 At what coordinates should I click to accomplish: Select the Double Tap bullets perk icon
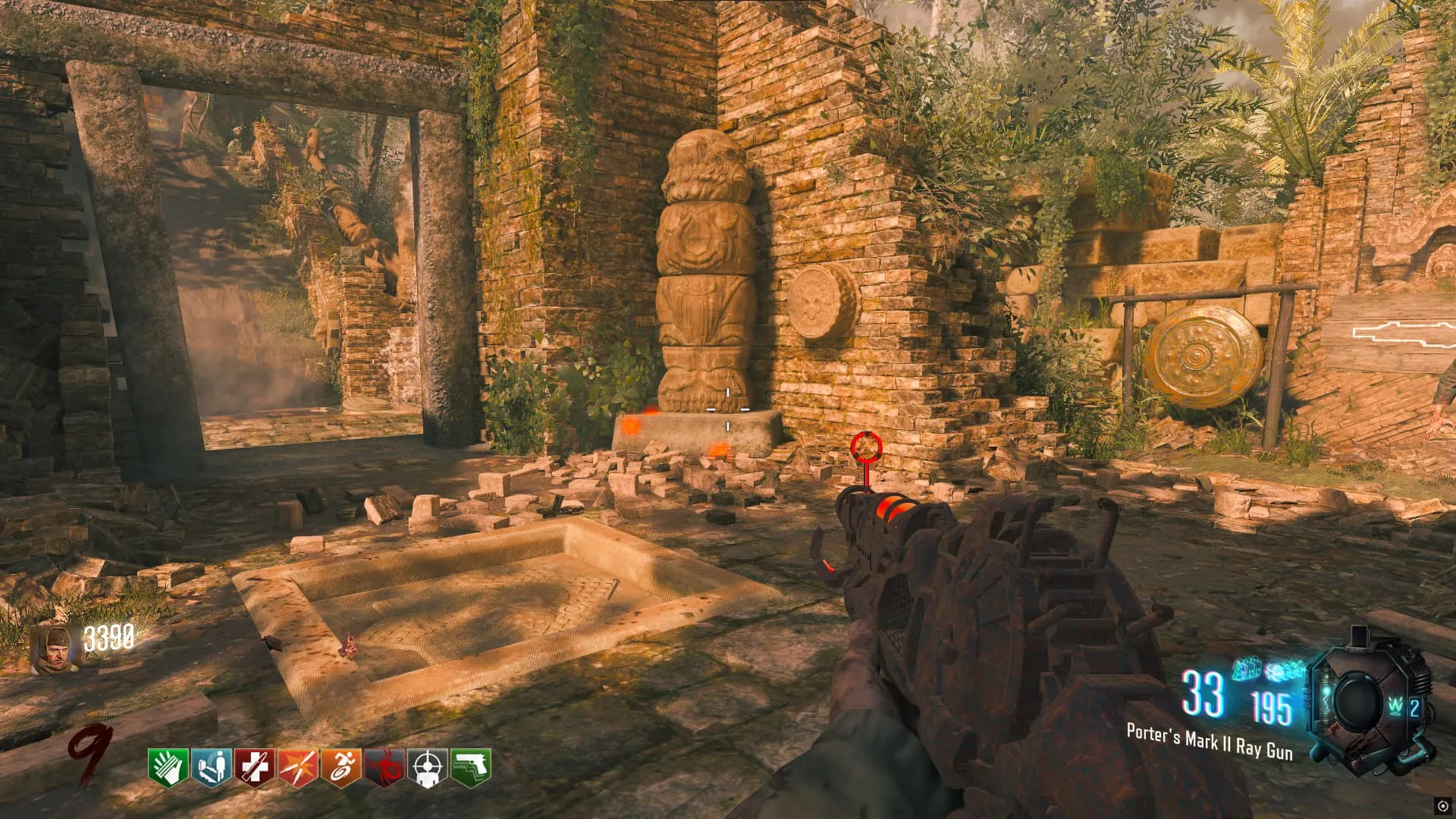297,767
